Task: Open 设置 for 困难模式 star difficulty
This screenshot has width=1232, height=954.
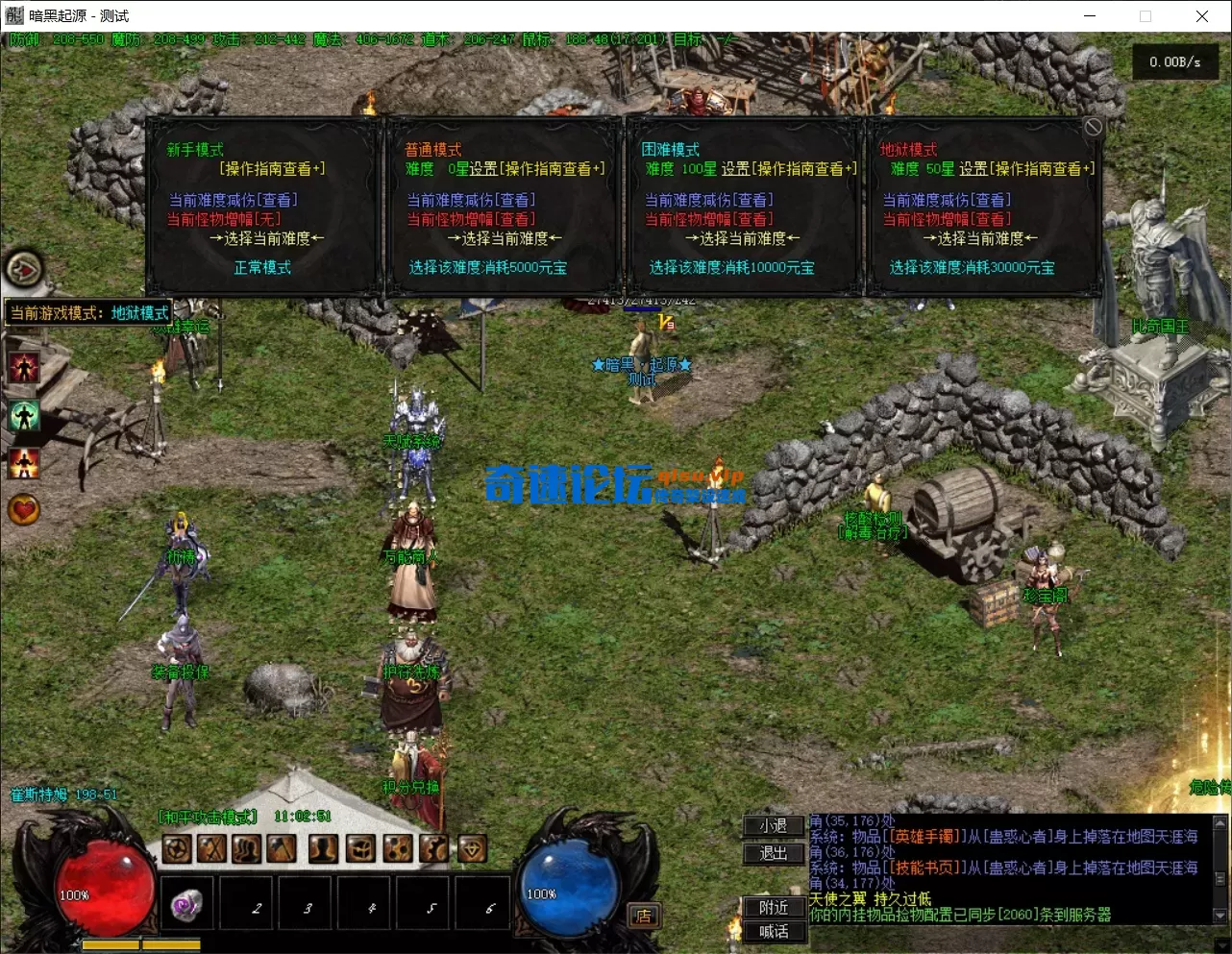Action: point(735,169)
